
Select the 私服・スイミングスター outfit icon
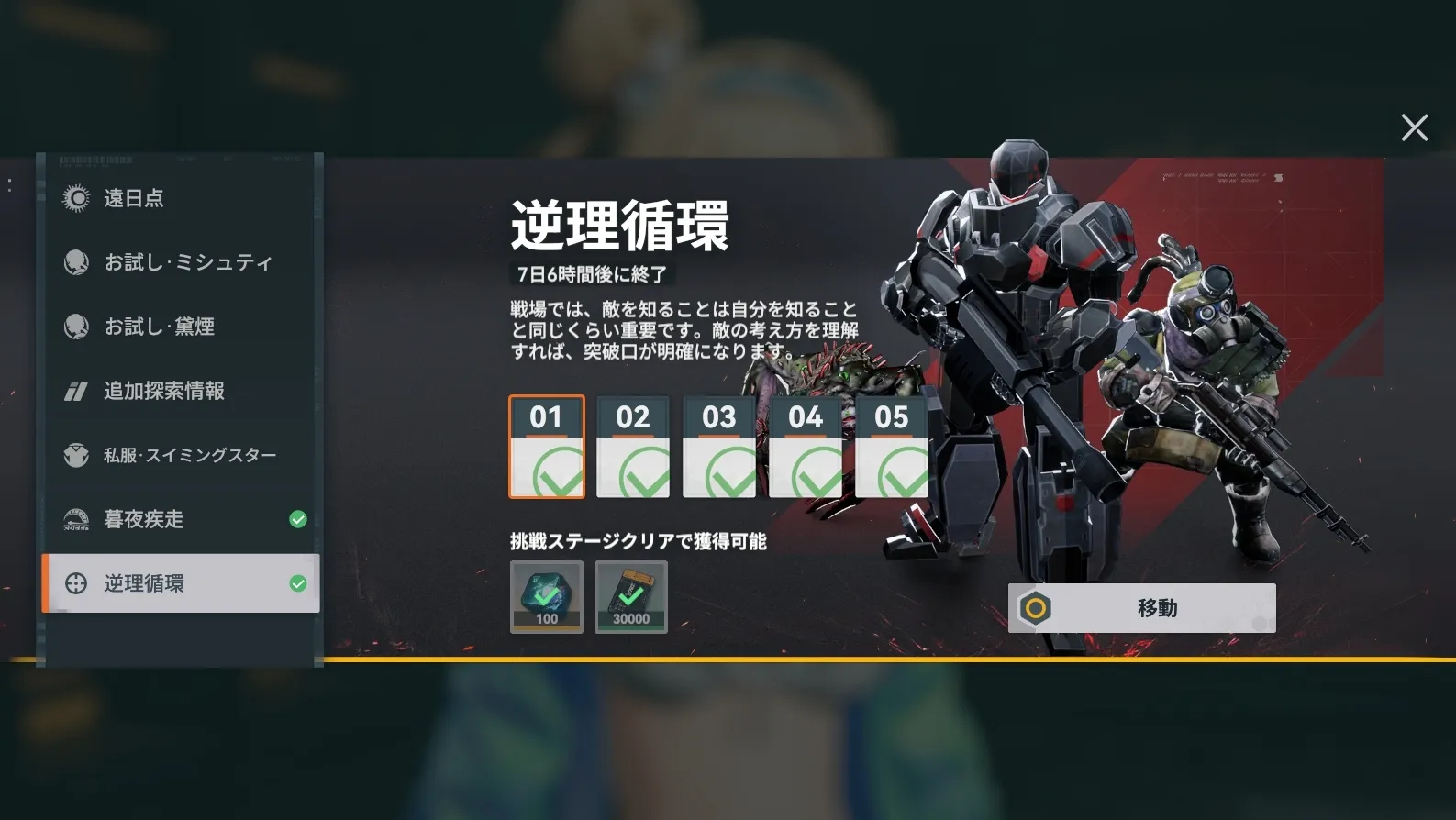[x=77, y=455]
